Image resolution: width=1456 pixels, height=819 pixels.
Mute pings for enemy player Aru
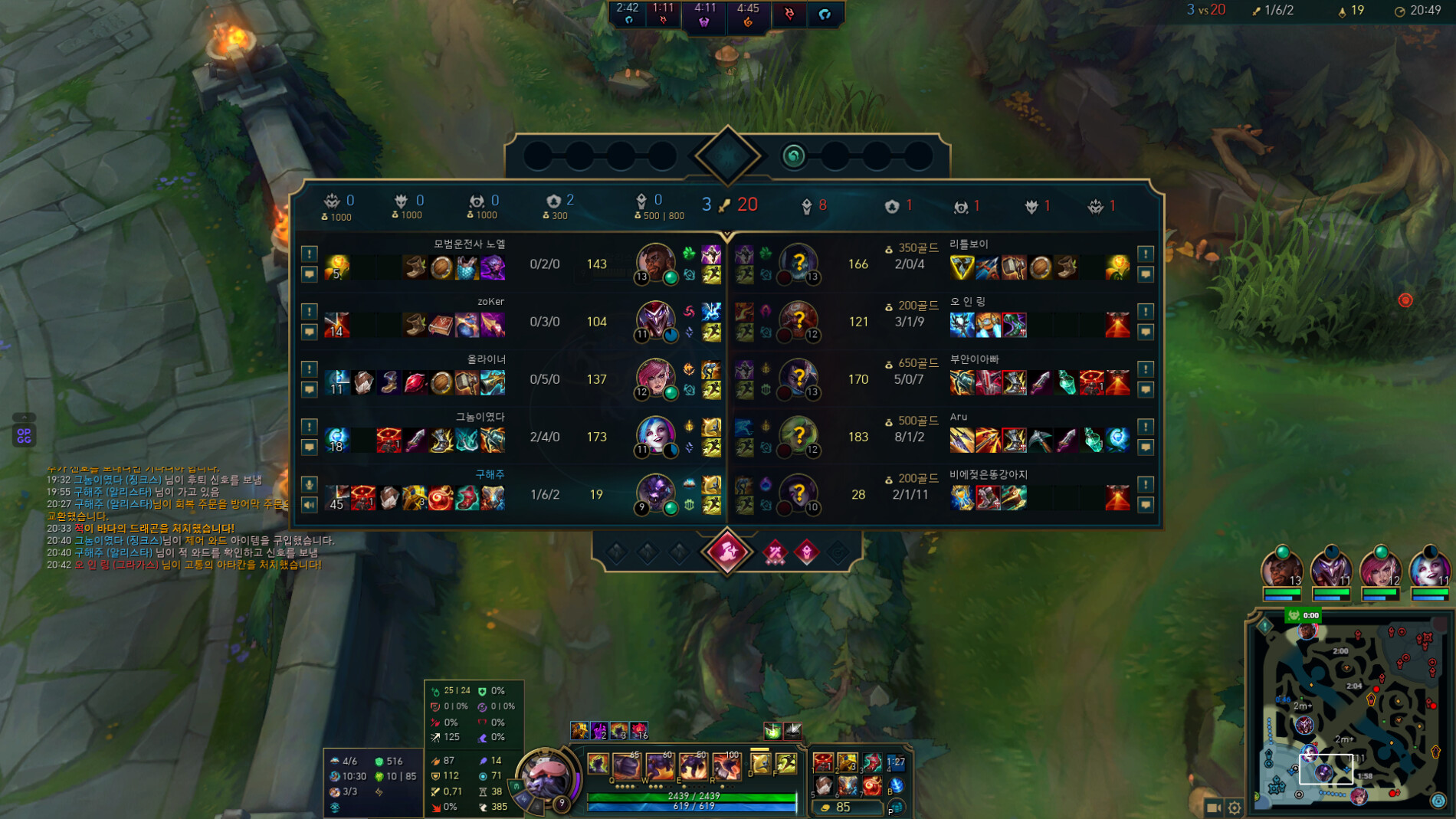point(1146,427)
